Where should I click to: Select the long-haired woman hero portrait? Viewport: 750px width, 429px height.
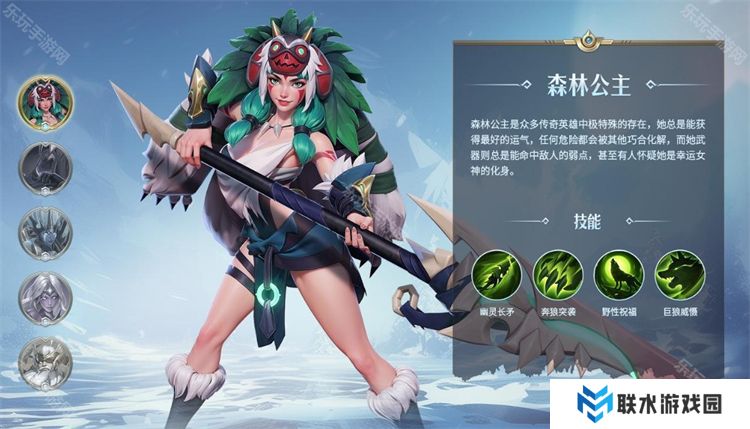click(45, 297)
